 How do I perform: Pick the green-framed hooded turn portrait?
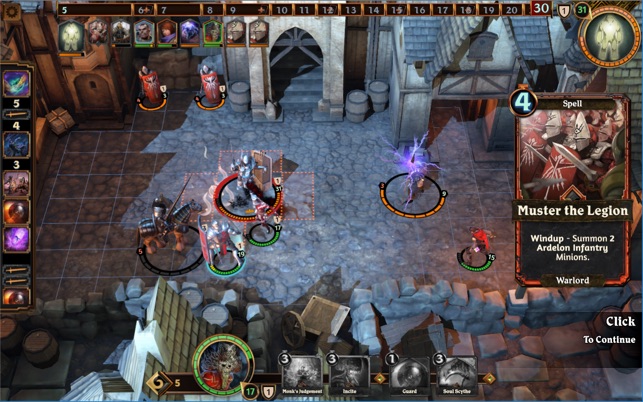(212, 33)
